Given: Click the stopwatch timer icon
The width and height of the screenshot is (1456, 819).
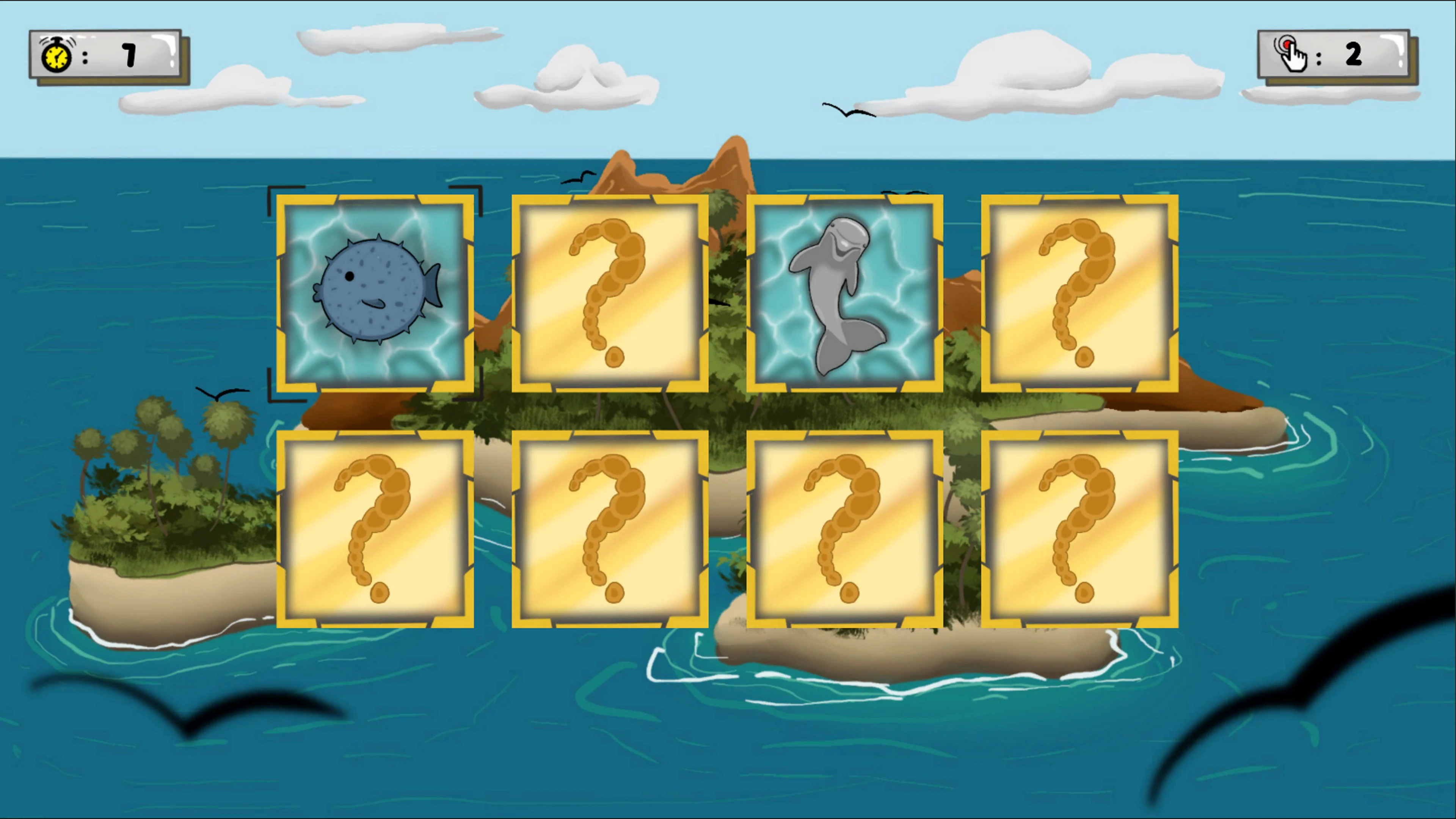Looking at the screenshot, I should pyautogui.click(x=55, y=55).
